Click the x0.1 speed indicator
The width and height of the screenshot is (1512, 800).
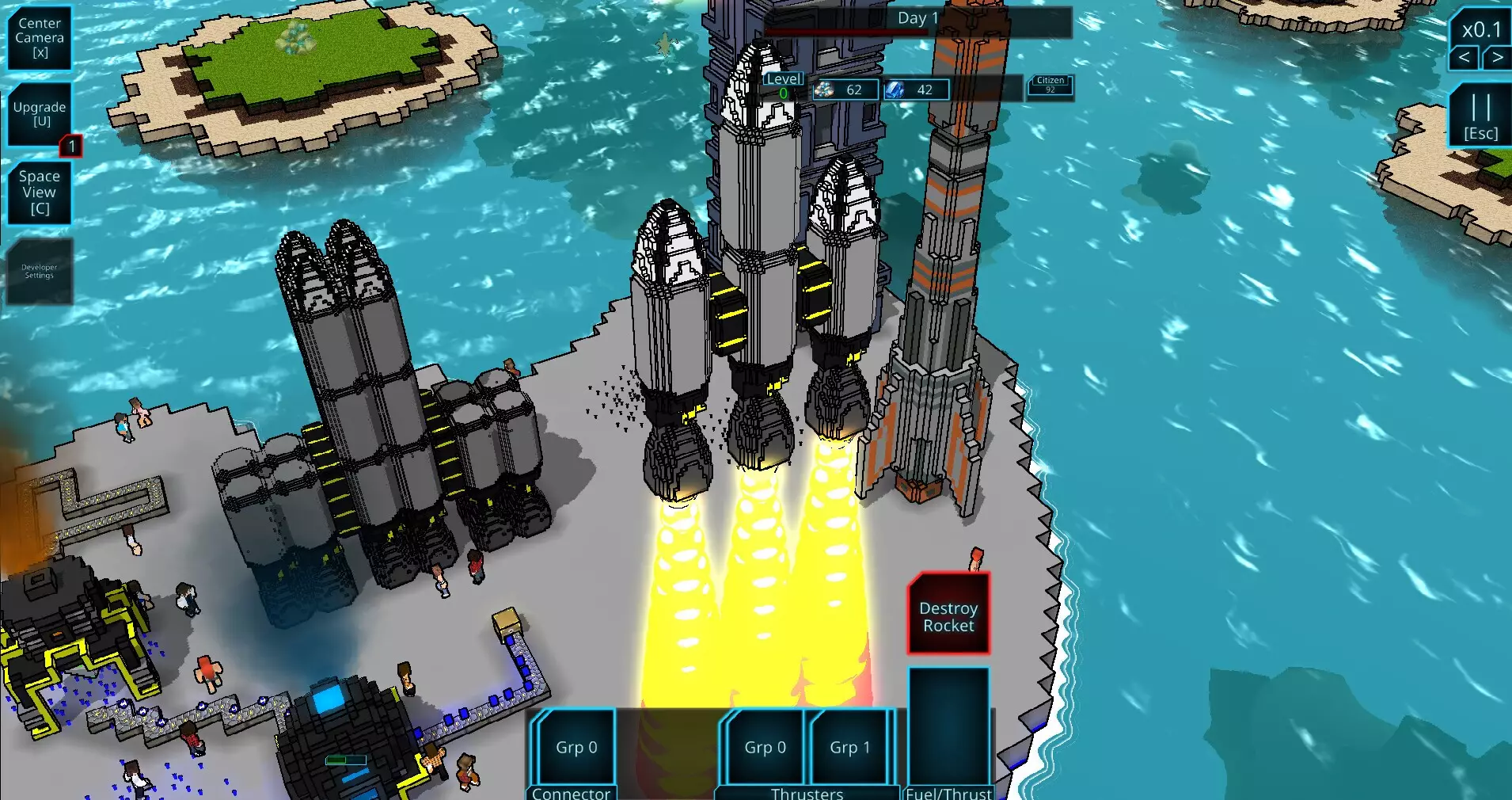[x=1480, y=29]
